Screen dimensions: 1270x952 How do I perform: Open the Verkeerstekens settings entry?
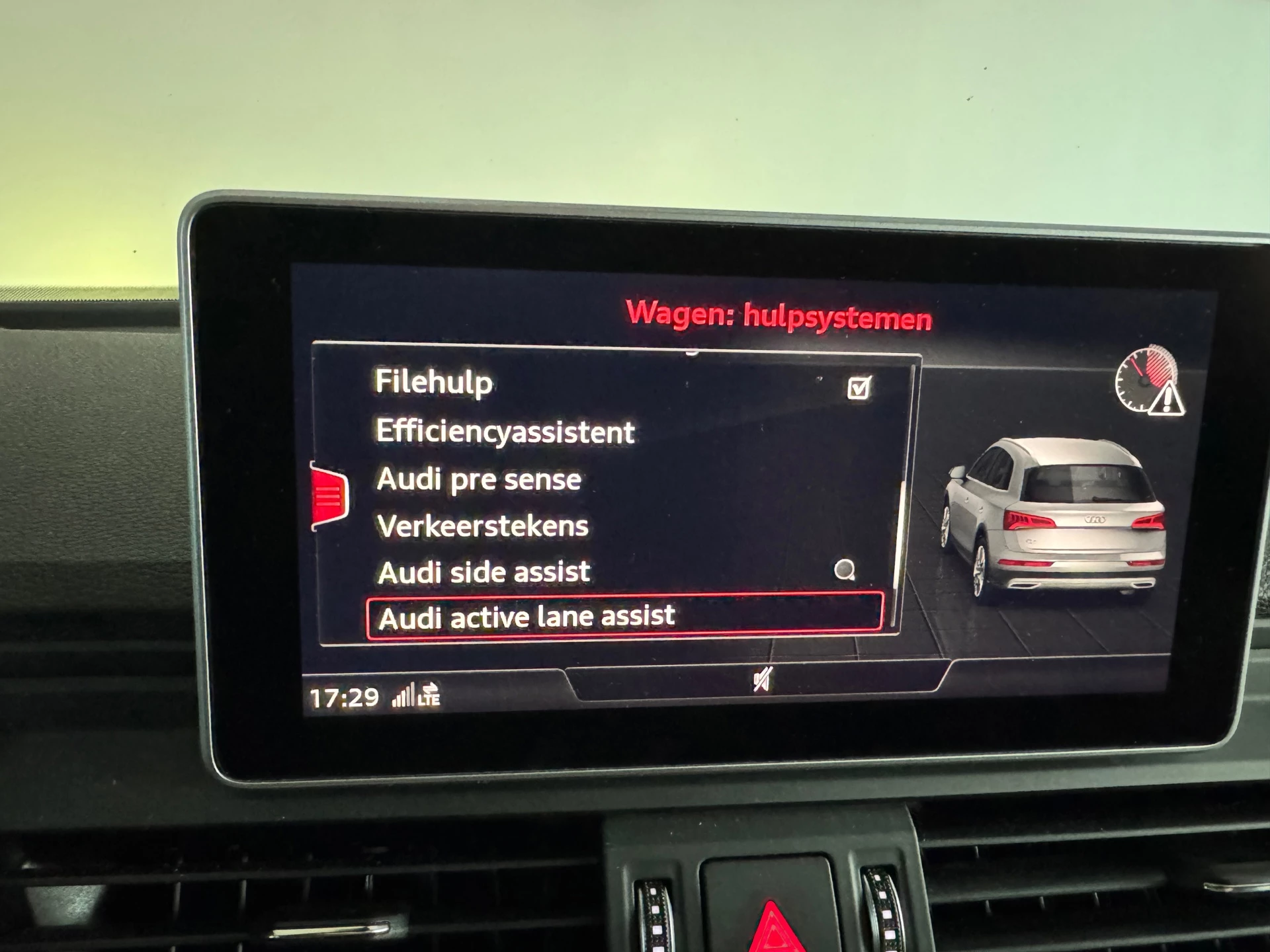tap(482, 525)
